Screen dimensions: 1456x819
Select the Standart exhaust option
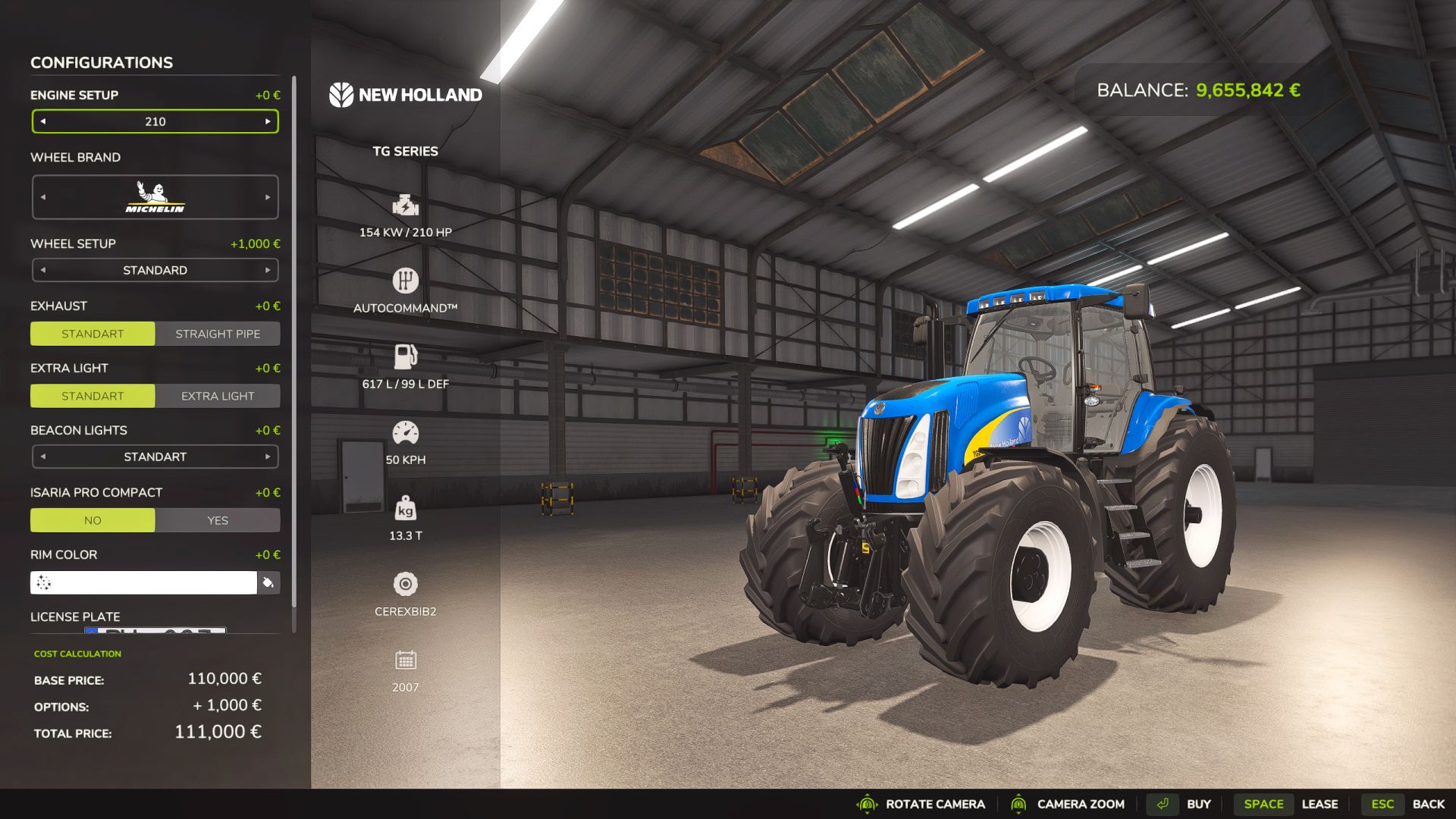click(x=93, y=334)
